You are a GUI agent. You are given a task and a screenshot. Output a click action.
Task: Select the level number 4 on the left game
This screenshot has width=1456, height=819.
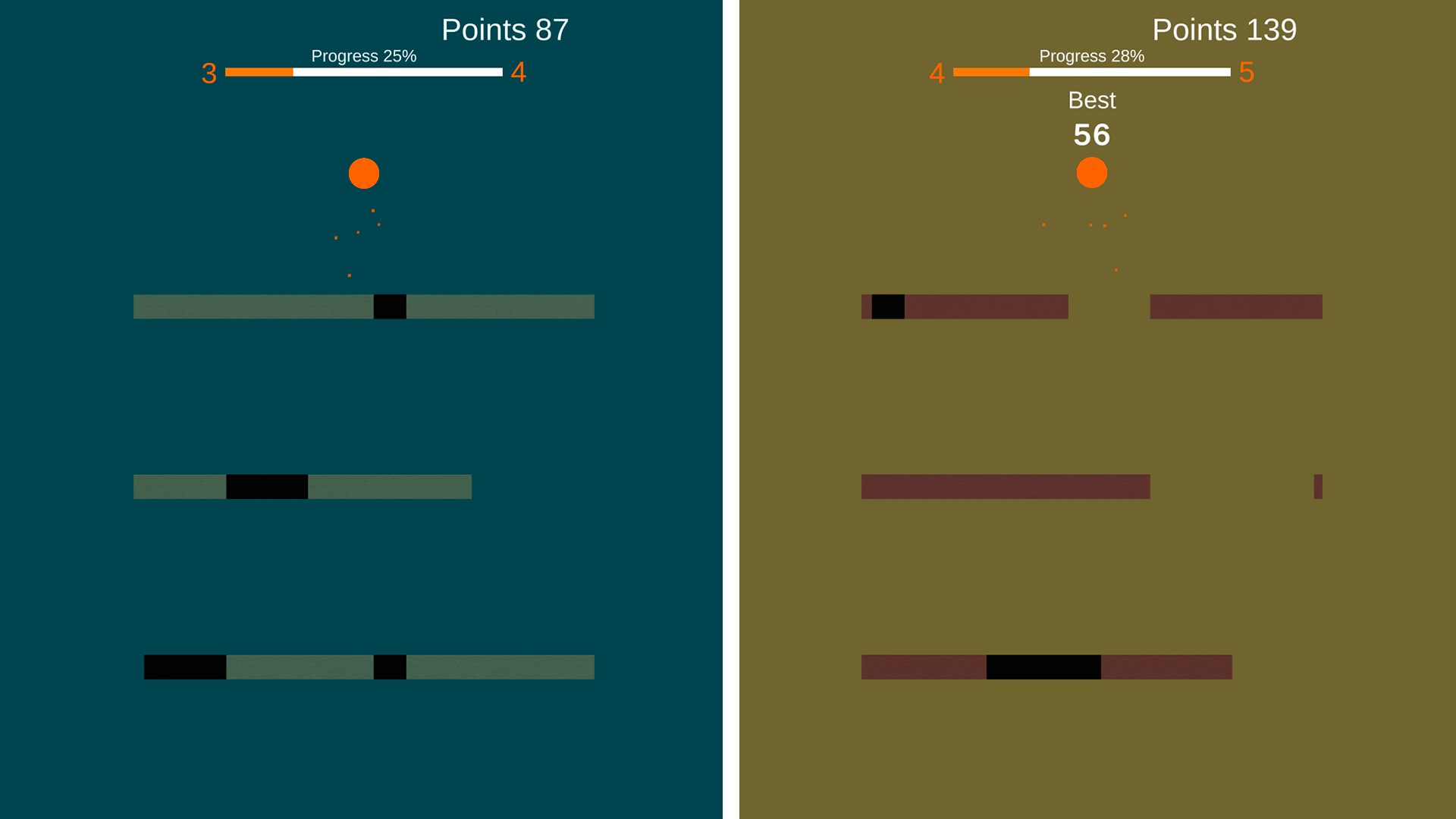[x=519, y=73]
